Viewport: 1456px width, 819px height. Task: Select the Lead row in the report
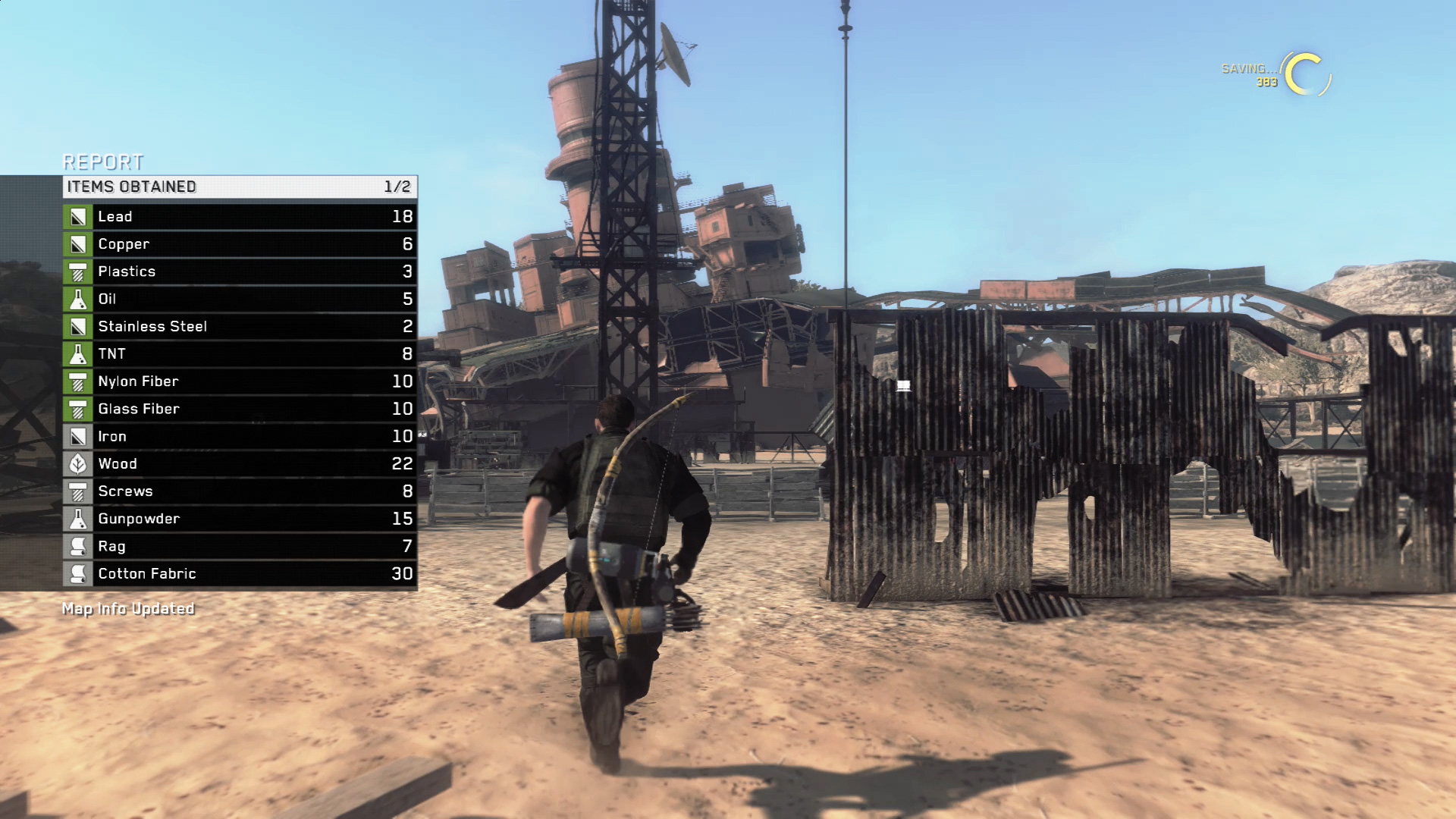click(x=240, y=217)
